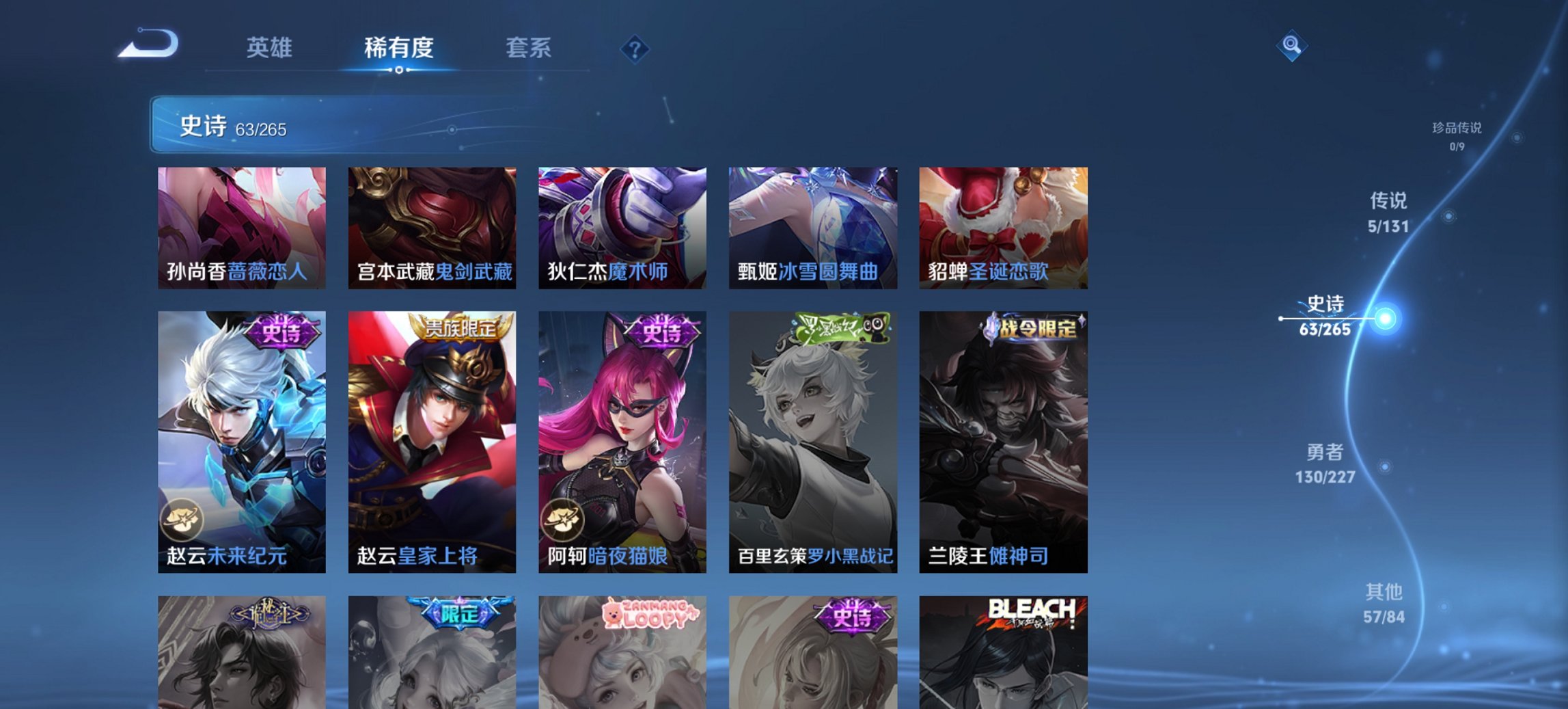Viewport: 1568px width, 709px height.
Task: Click the help question mark icon
Action: pyautogui.click(x=635, y=48)
